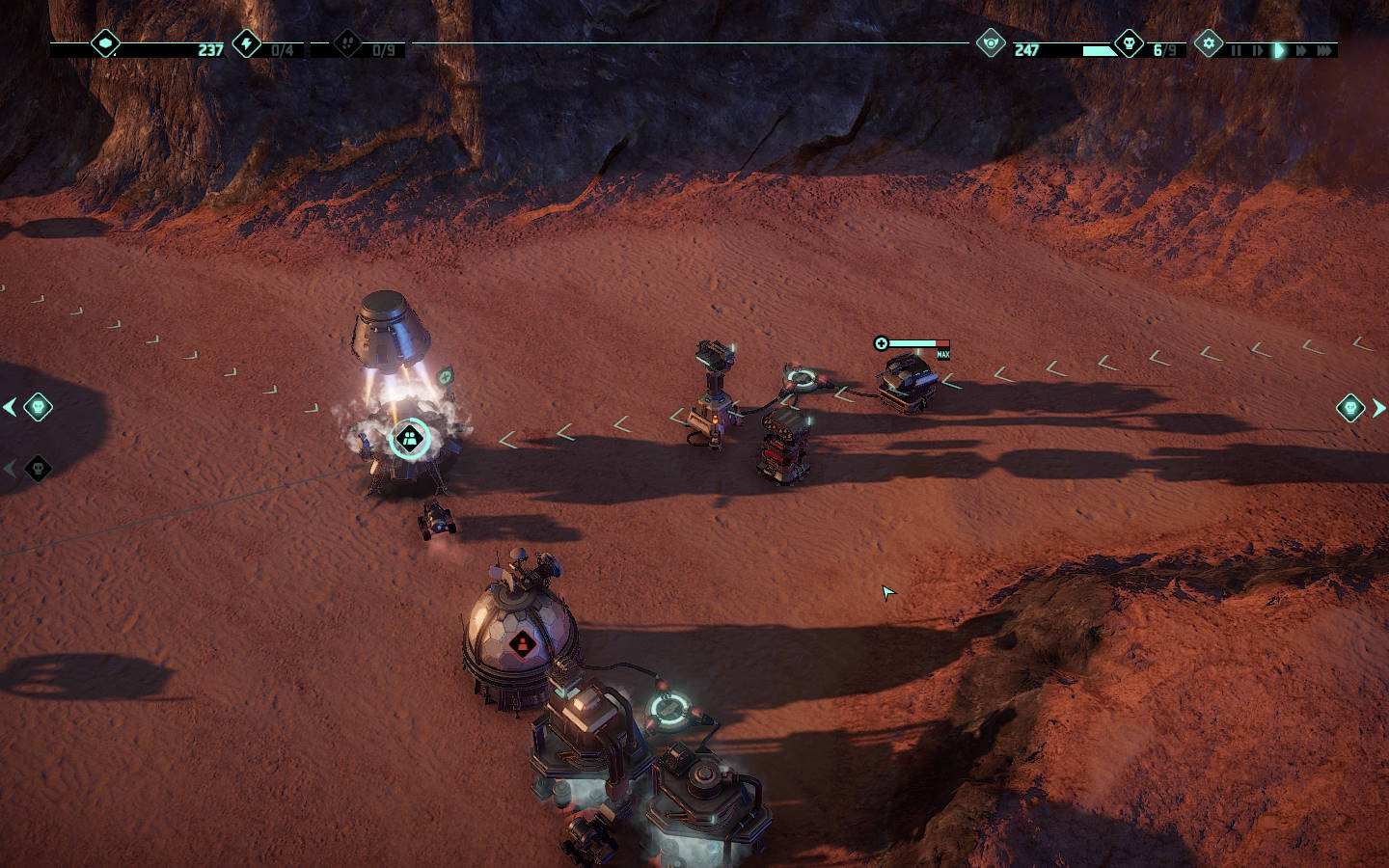Click the right-edge skull wave marker

point(1350,408)
